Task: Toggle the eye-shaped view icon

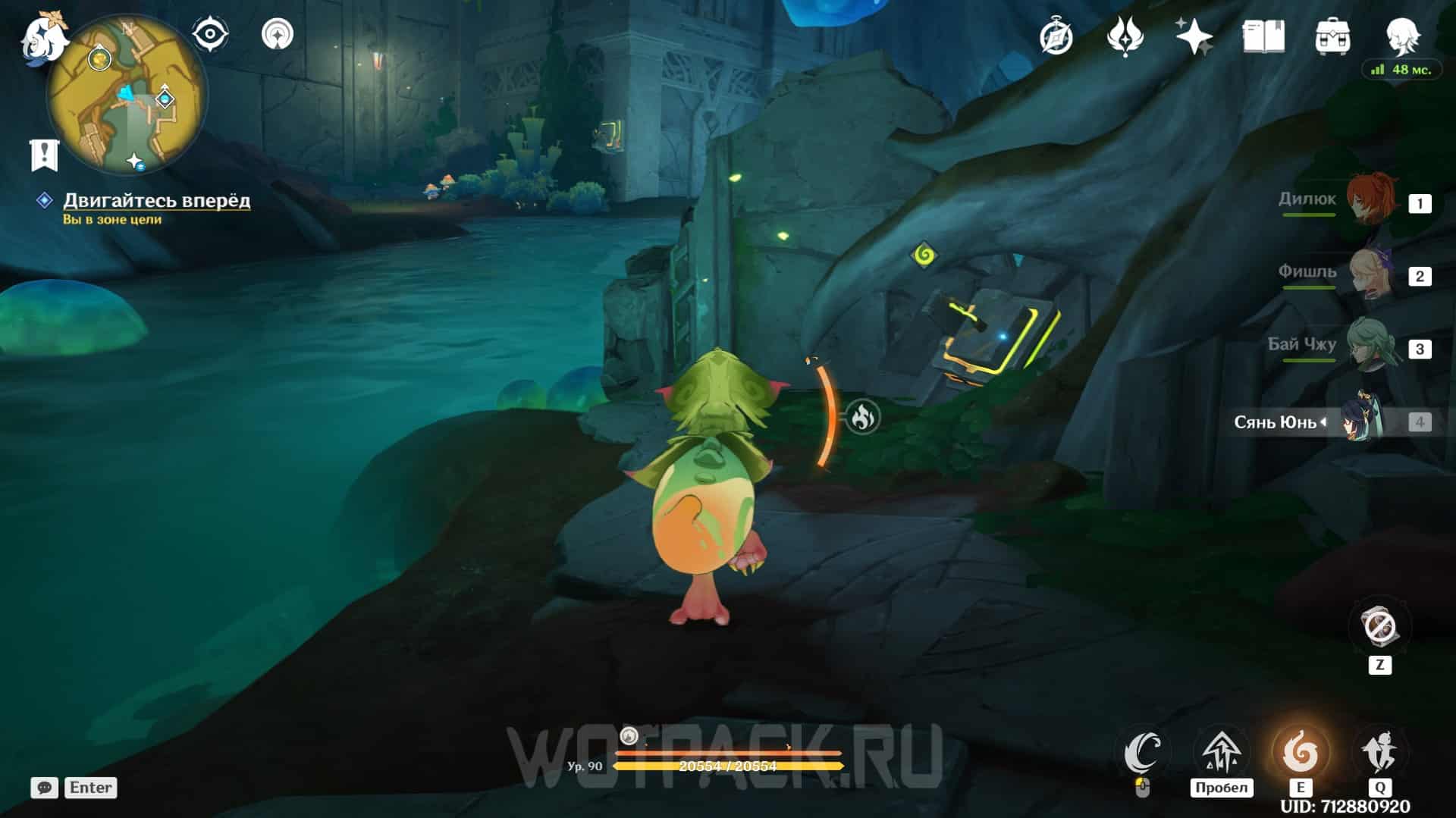Action: point(209,34)
